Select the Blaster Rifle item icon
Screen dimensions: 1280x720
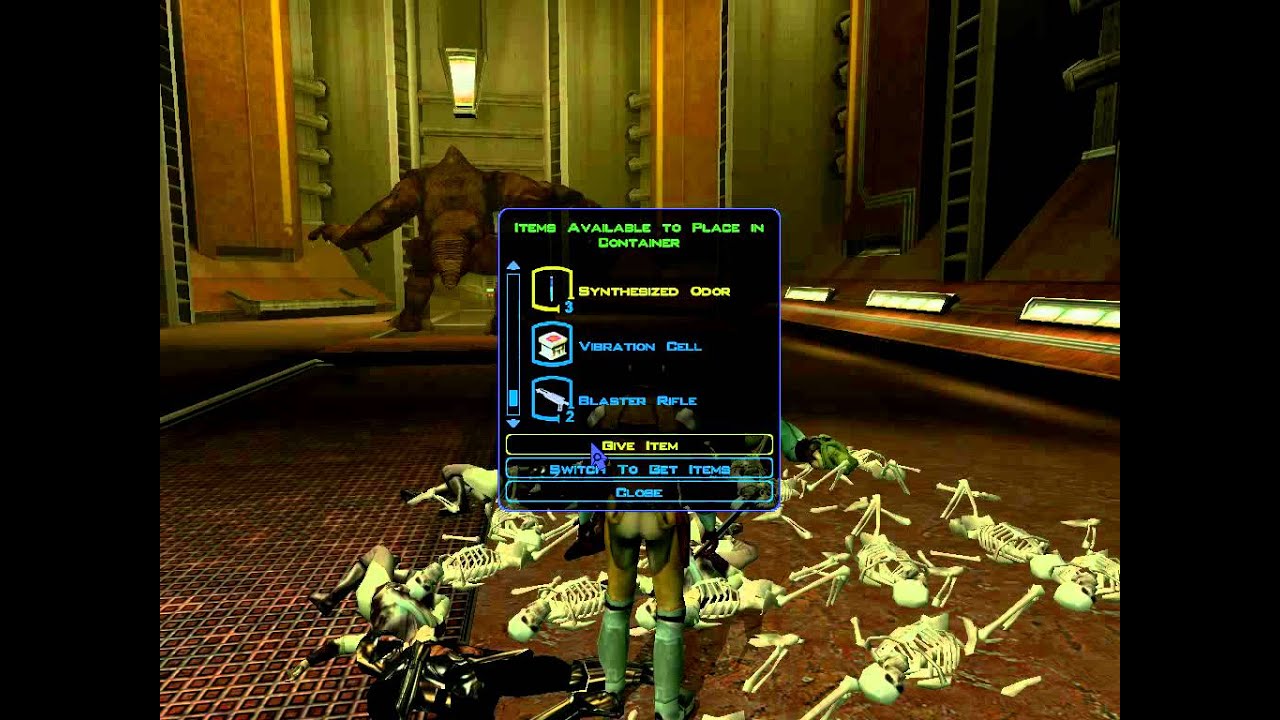click(551, 396)
